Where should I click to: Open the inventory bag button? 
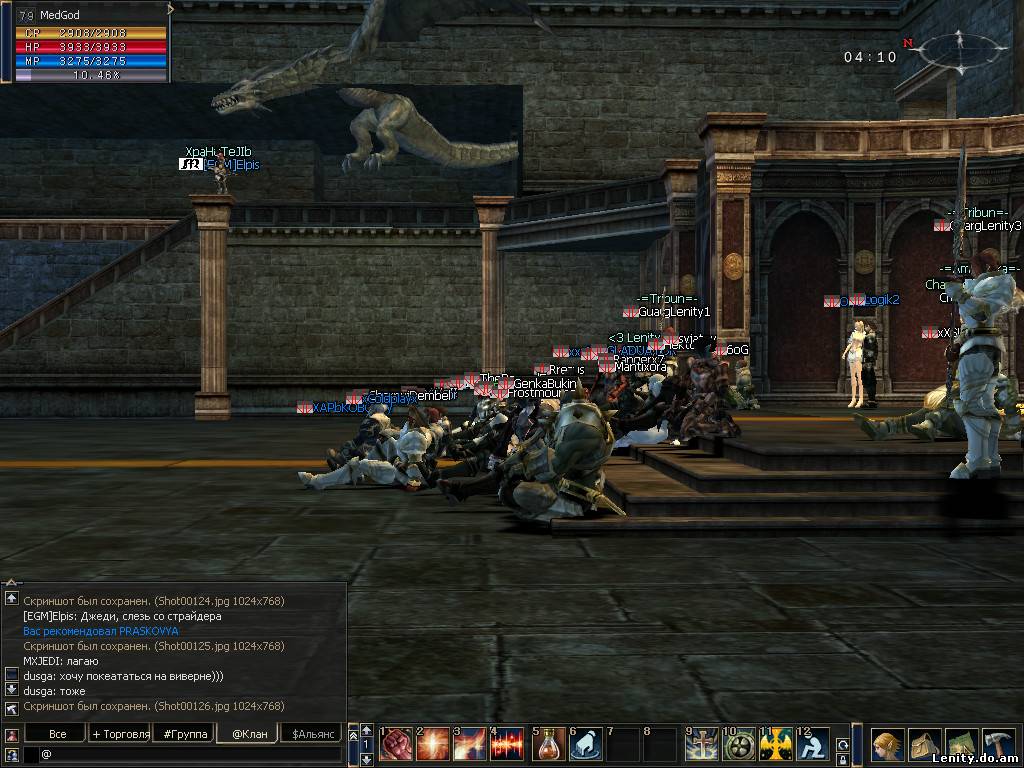(x=924, y=744)
